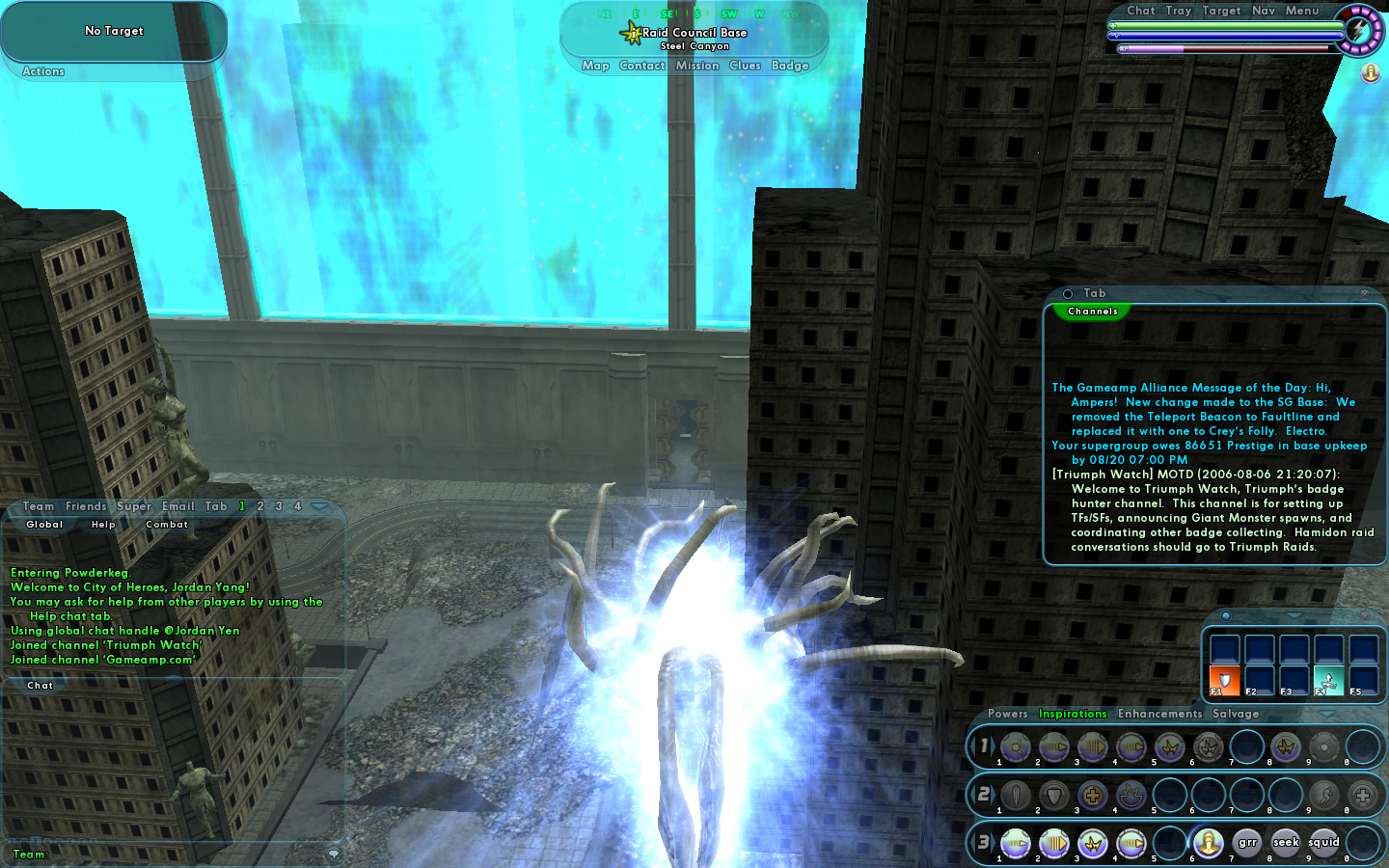Activate the 'squid' macro button

pos(1323,842)
